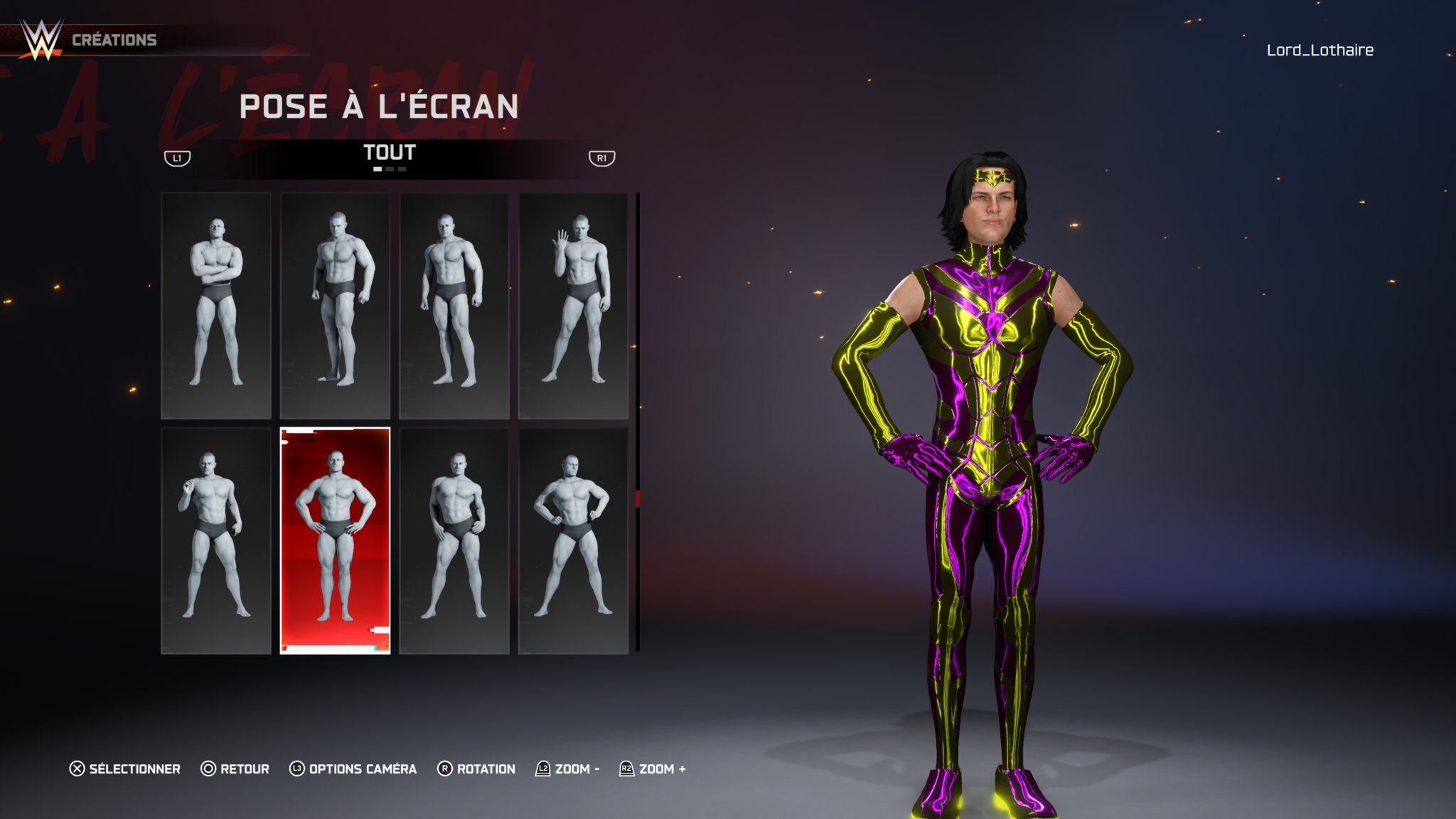Screen dimensions: 1456x819
Task: Pick the highlighted red hands-on-hips pose
Action: [335, 540]
